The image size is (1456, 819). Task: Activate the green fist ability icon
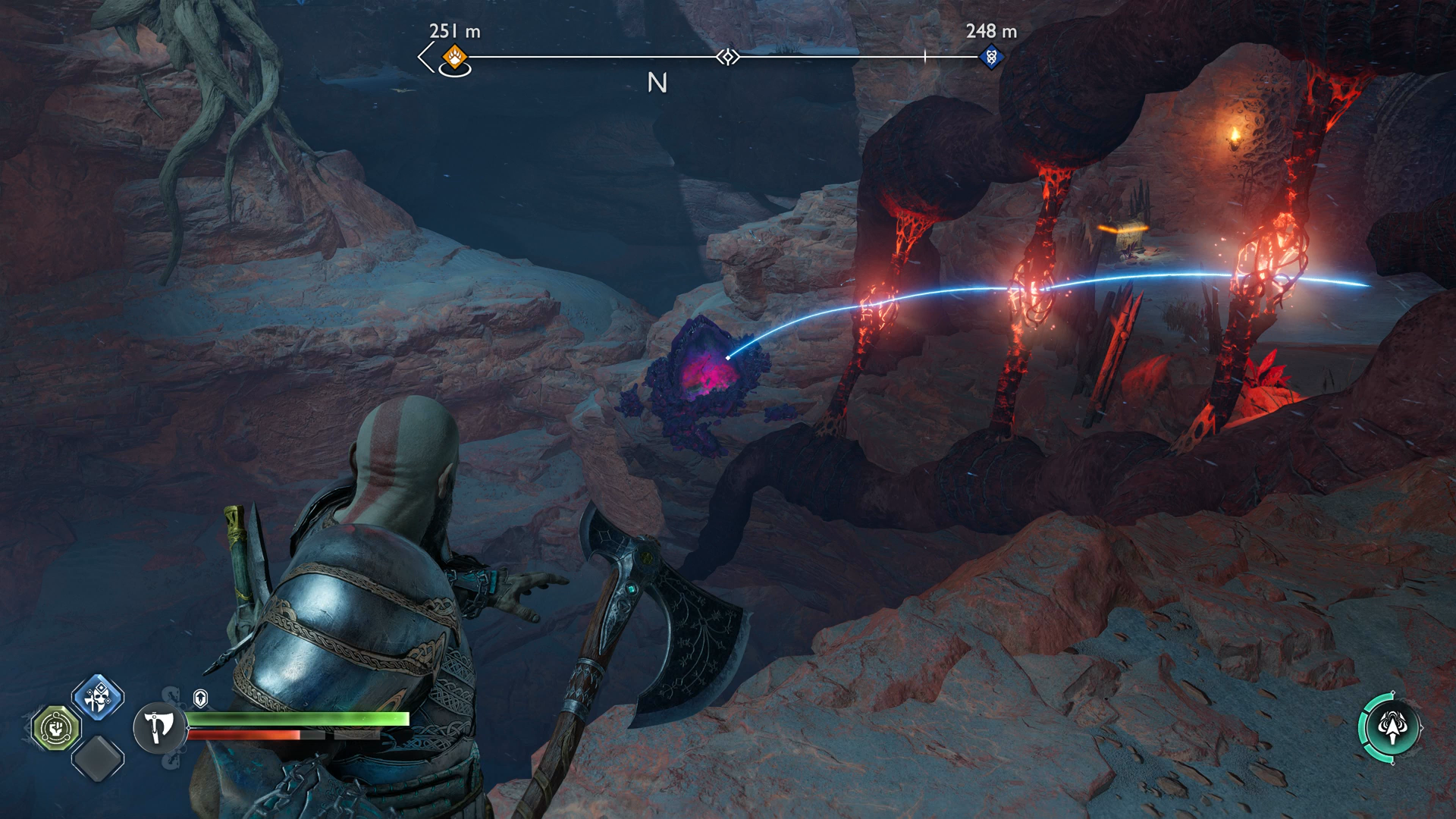[x=56, y=729]
